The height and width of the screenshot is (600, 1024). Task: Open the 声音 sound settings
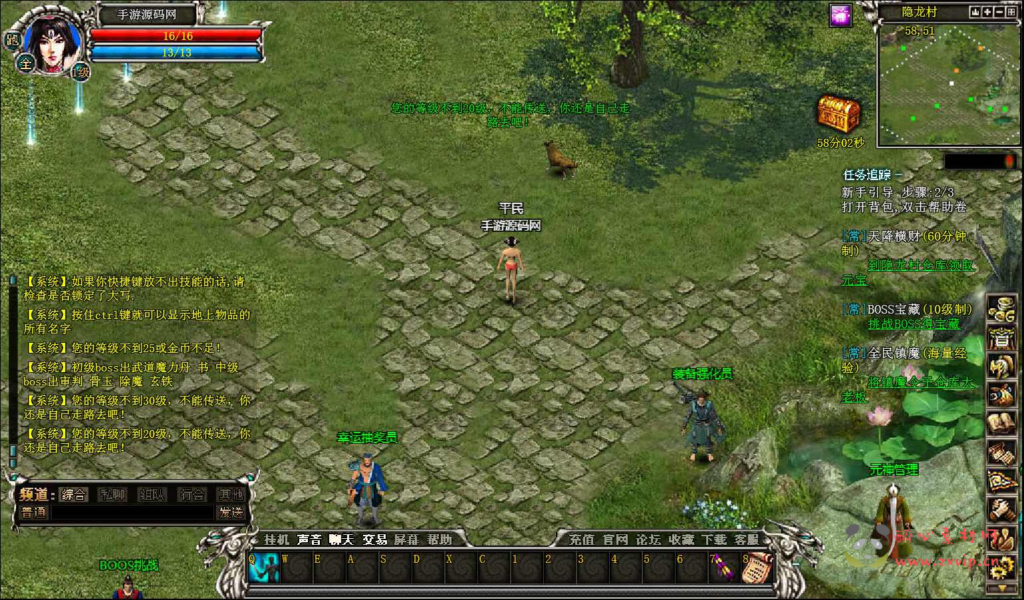tap(309, 539)
